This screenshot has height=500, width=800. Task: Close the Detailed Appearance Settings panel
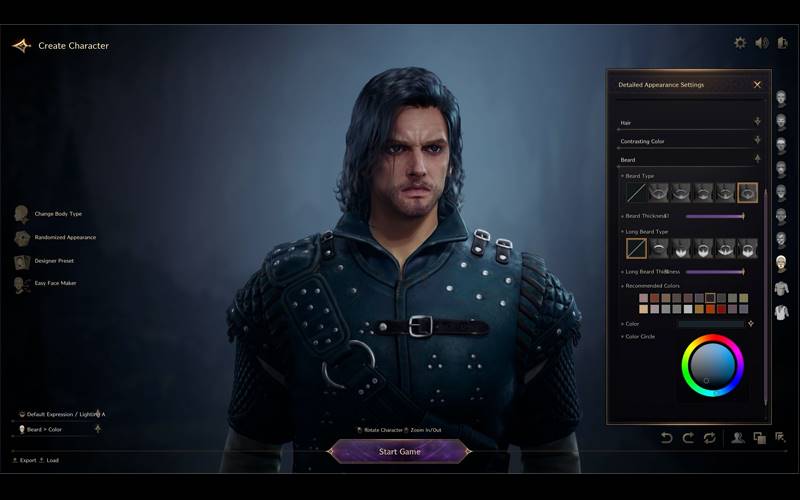(757, 85)
